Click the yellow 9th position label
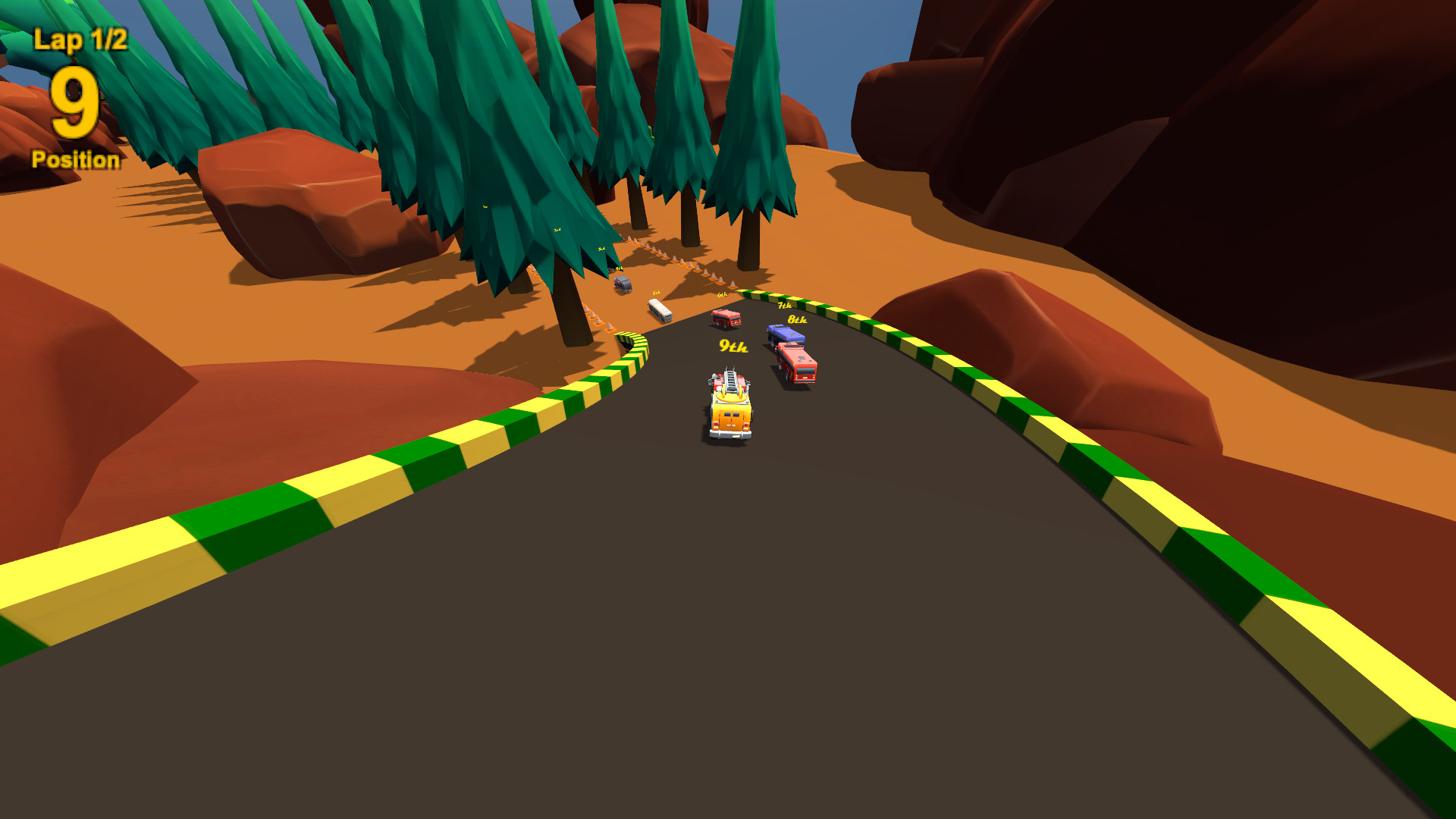1456x819 pixels. coord(733,347)
